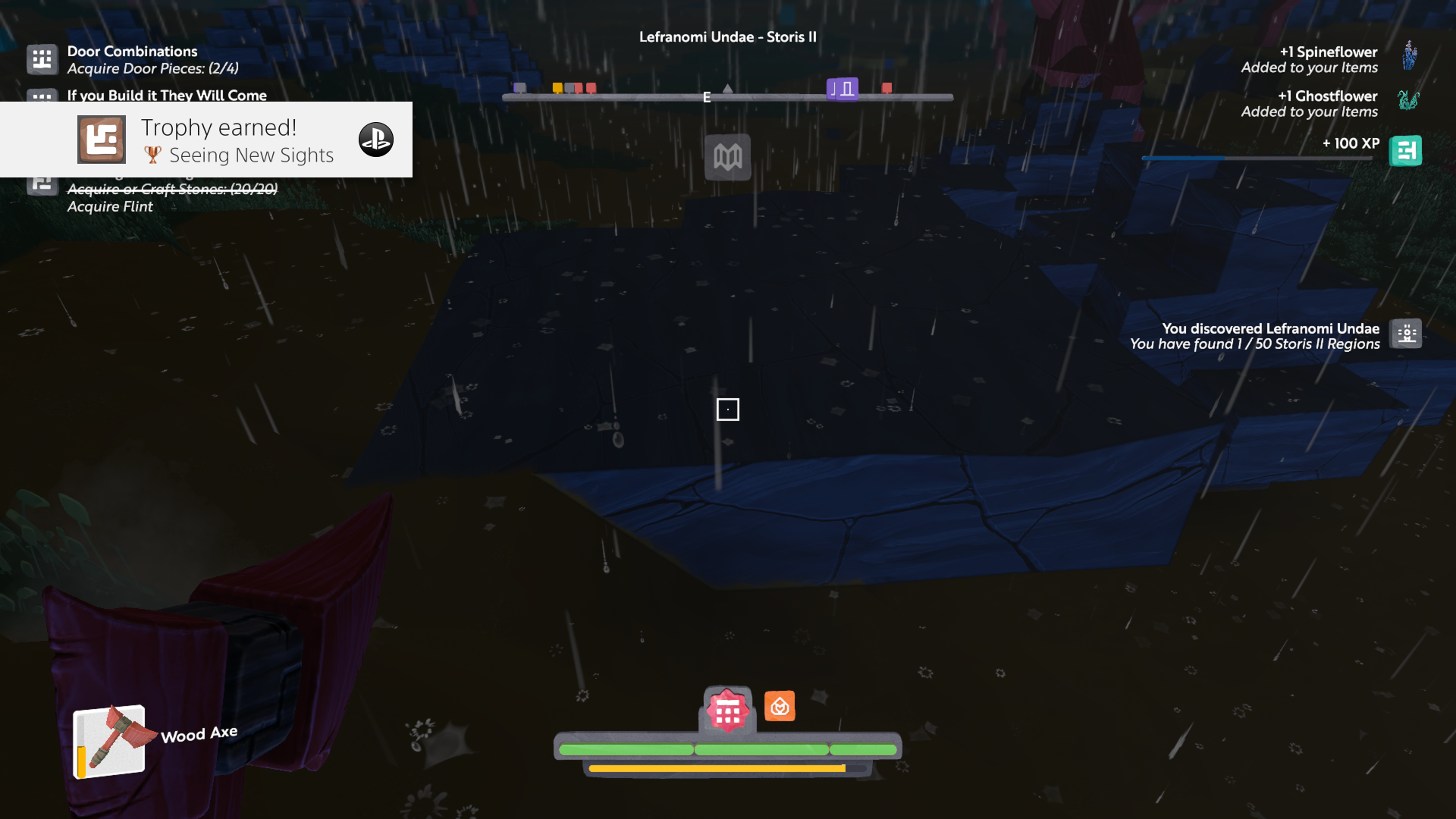
Task: Click the PlayStation logo in the trophy popup
Action: click(x=376, y=140)
